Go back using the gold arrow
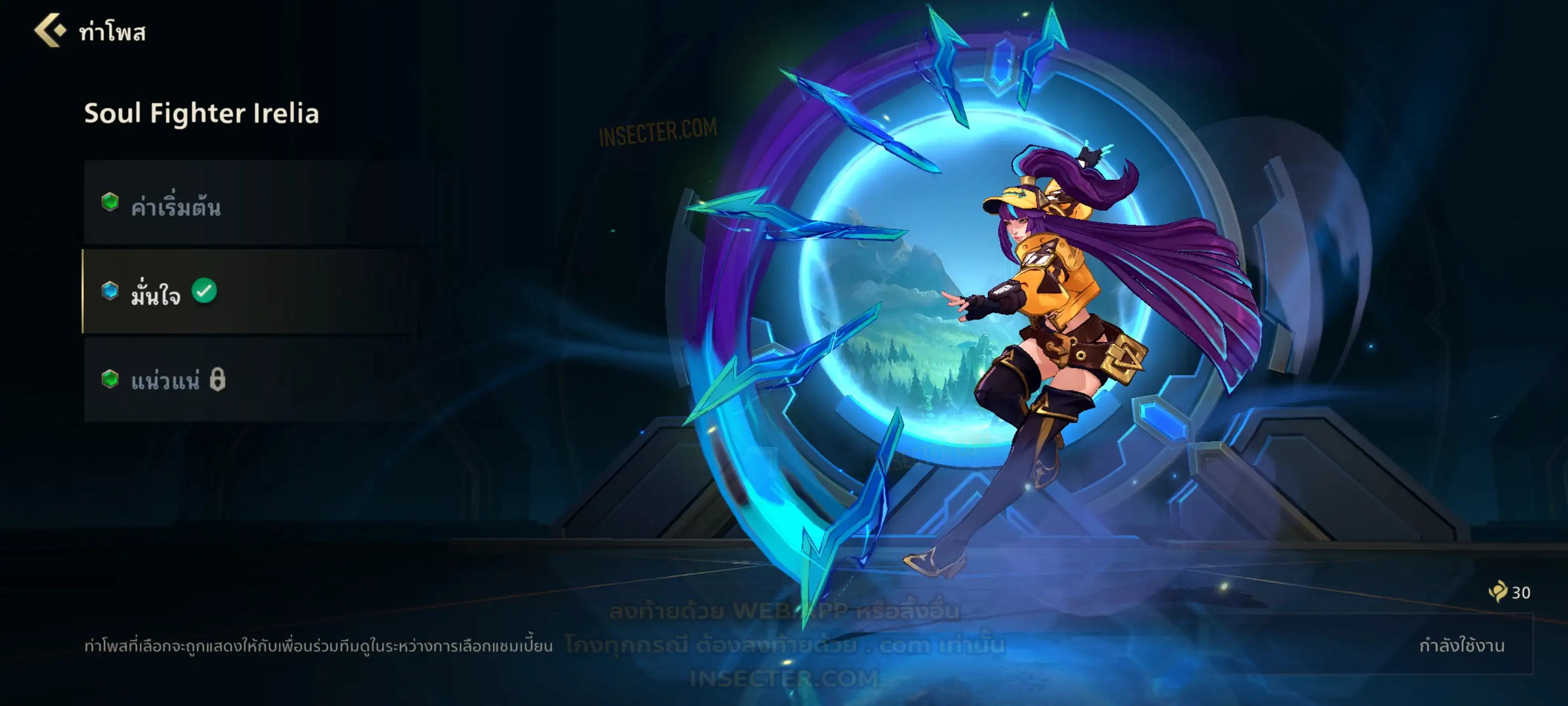Image resolution: width=1568 pixels, height=706 pixels. pyautogui.click(x=50, y=30)
